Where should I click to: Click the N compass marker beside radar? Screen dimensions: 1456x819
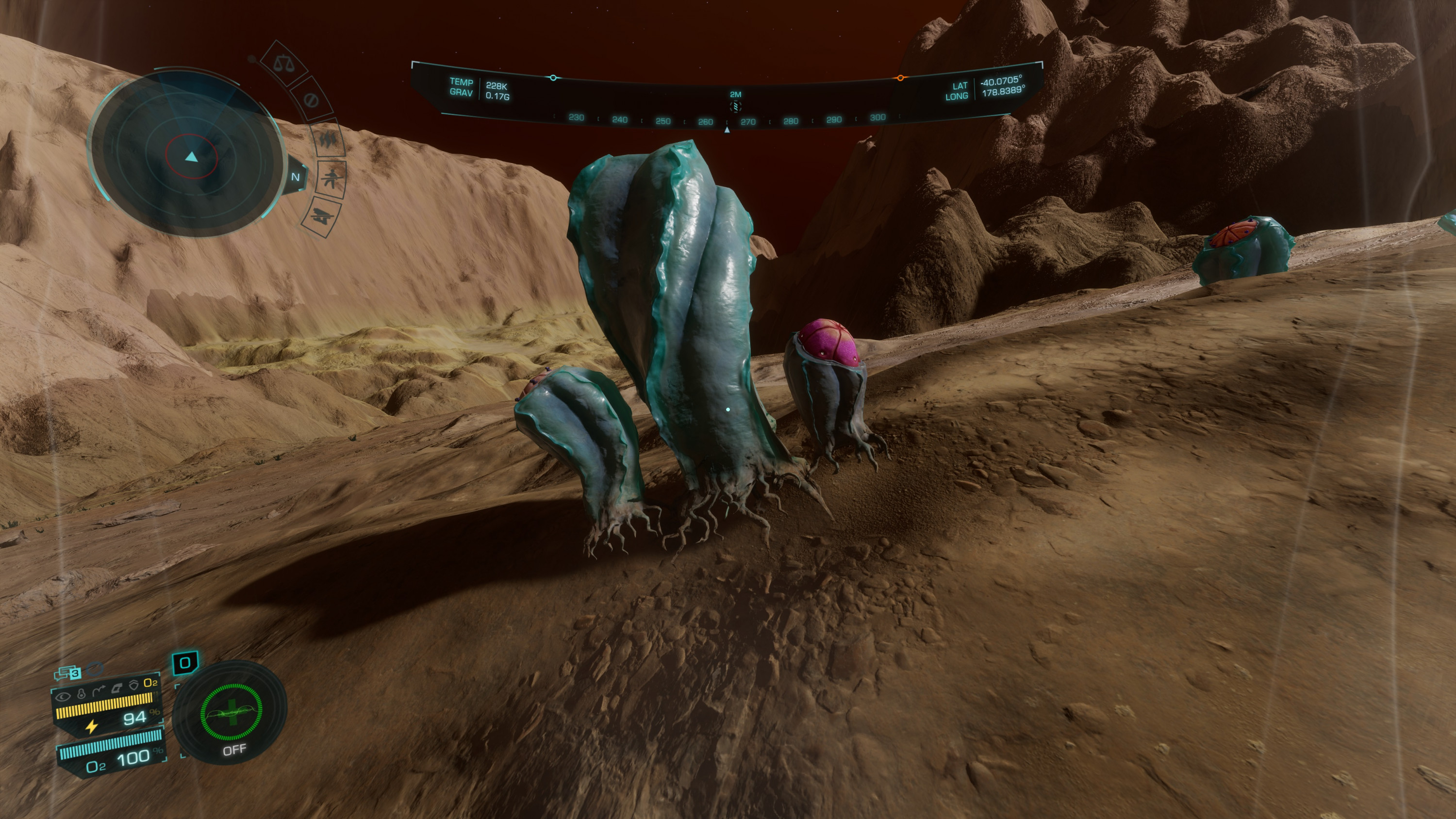pos(296,178)
